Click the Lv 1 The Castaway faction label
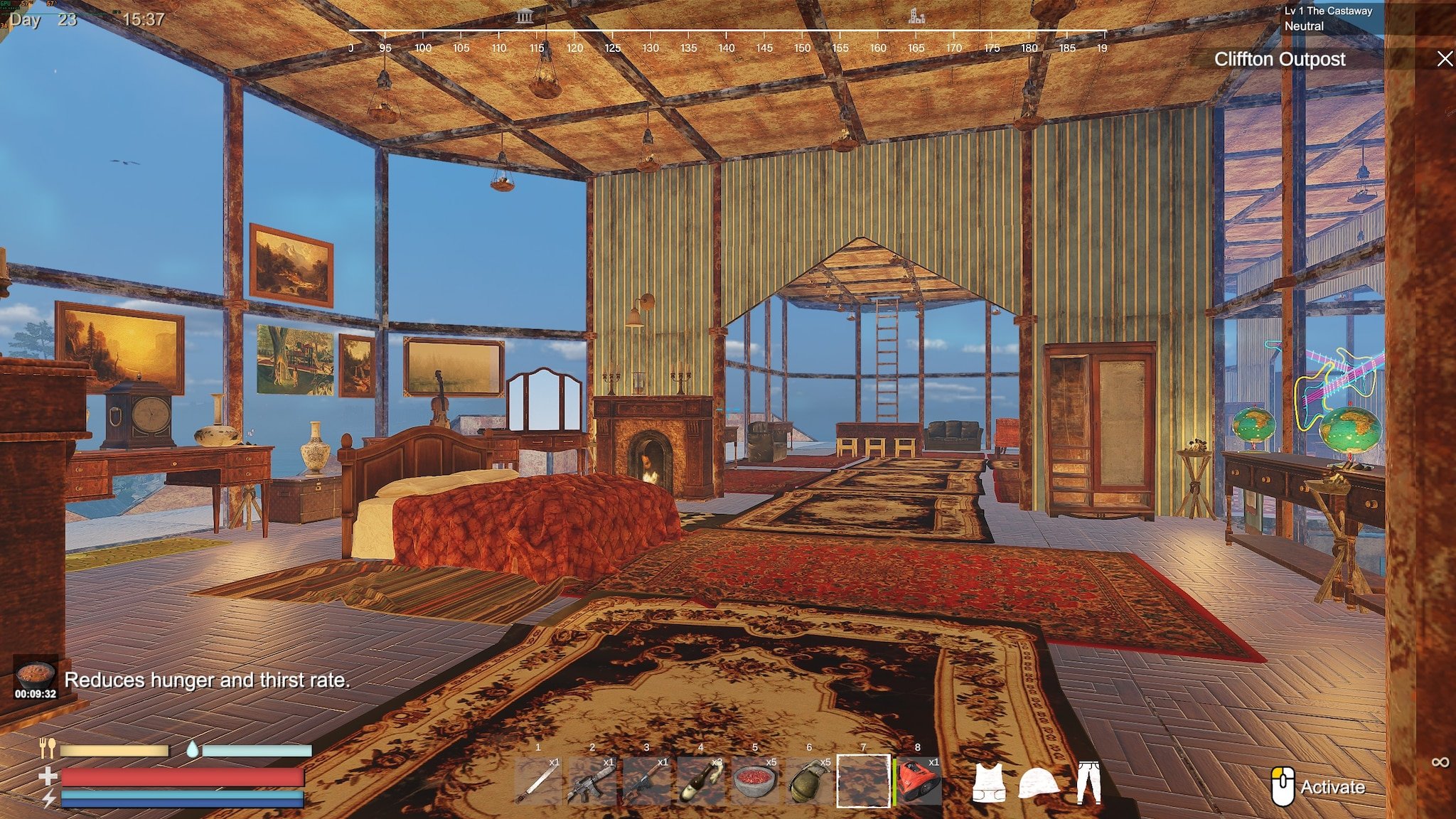1456x819 pixels. coord(1328,11)
